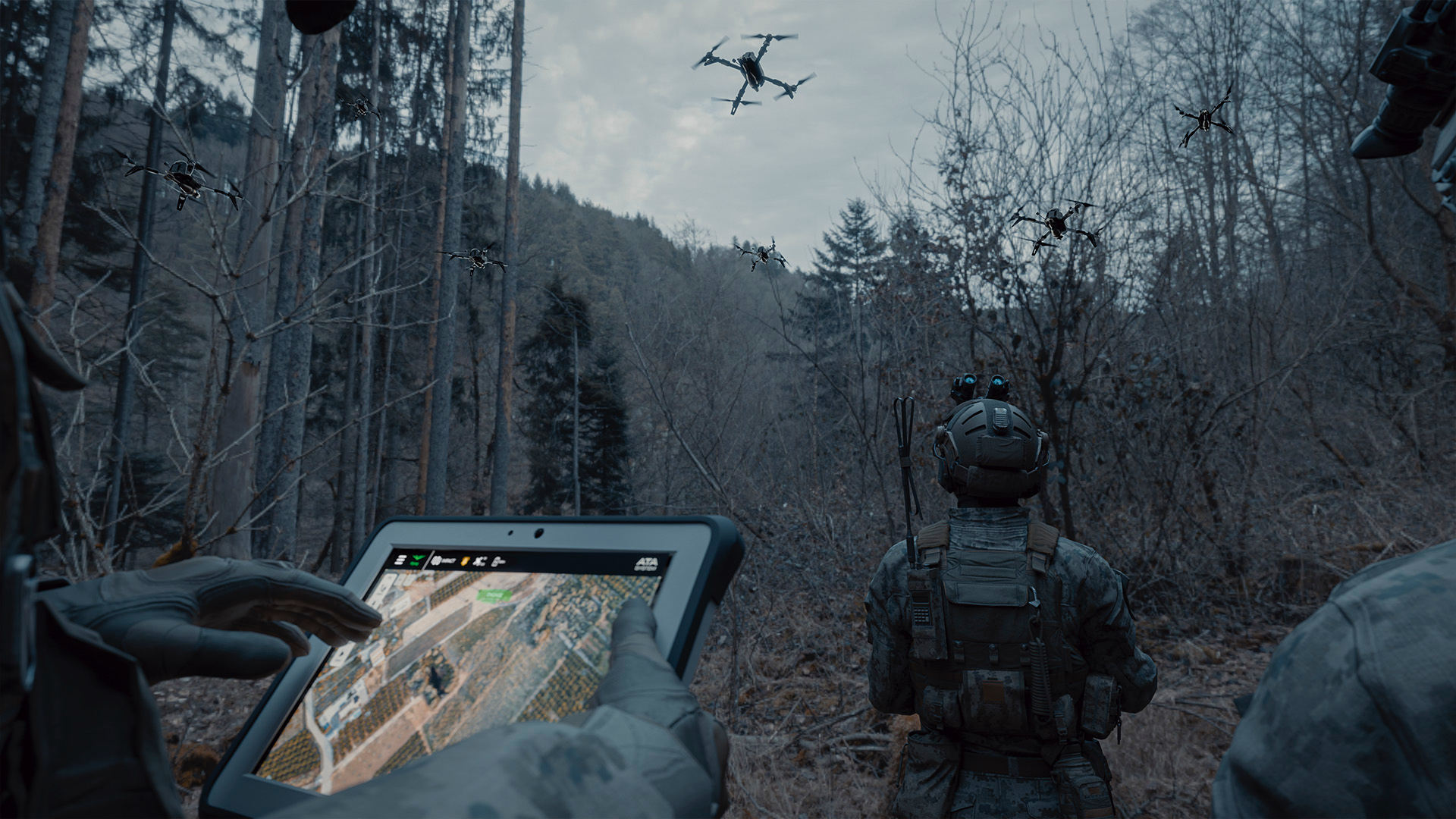Toggle the green swarm-active indicator
This screenshot has width=1456, height=819.
coord(416,560)
